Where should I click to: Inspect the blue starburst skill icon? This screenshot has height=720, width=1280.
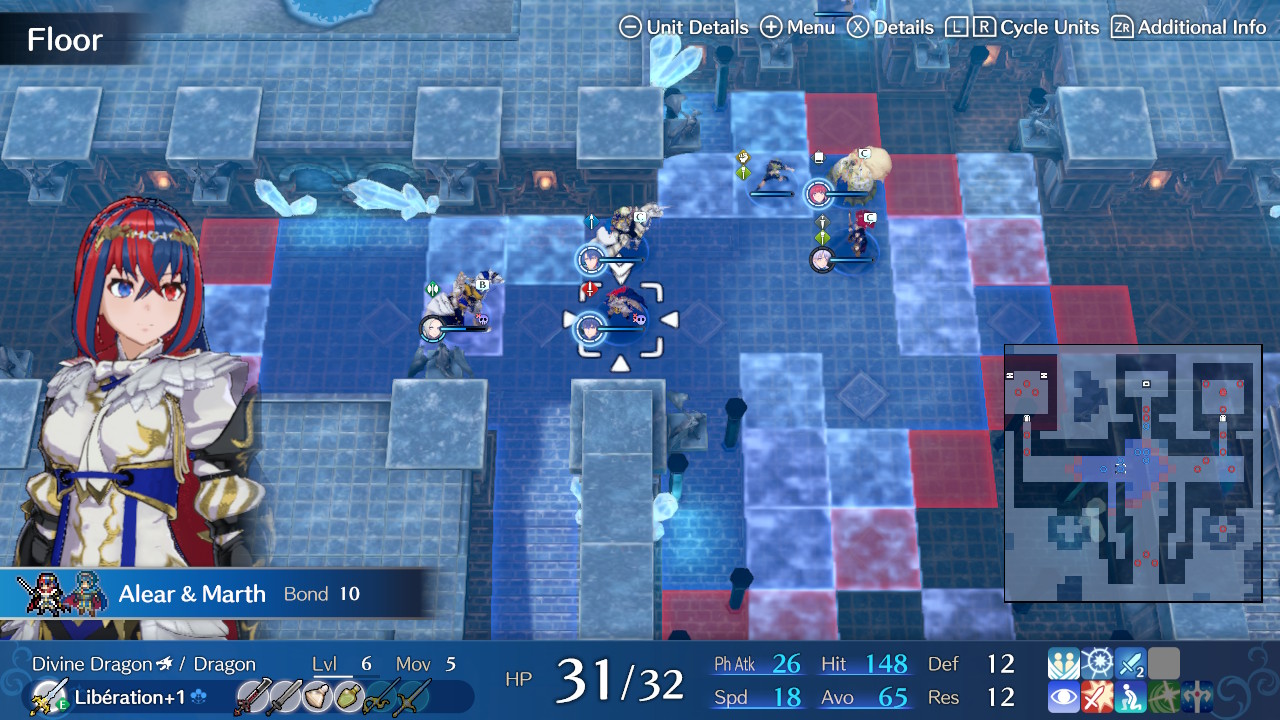coord(1097,664)
